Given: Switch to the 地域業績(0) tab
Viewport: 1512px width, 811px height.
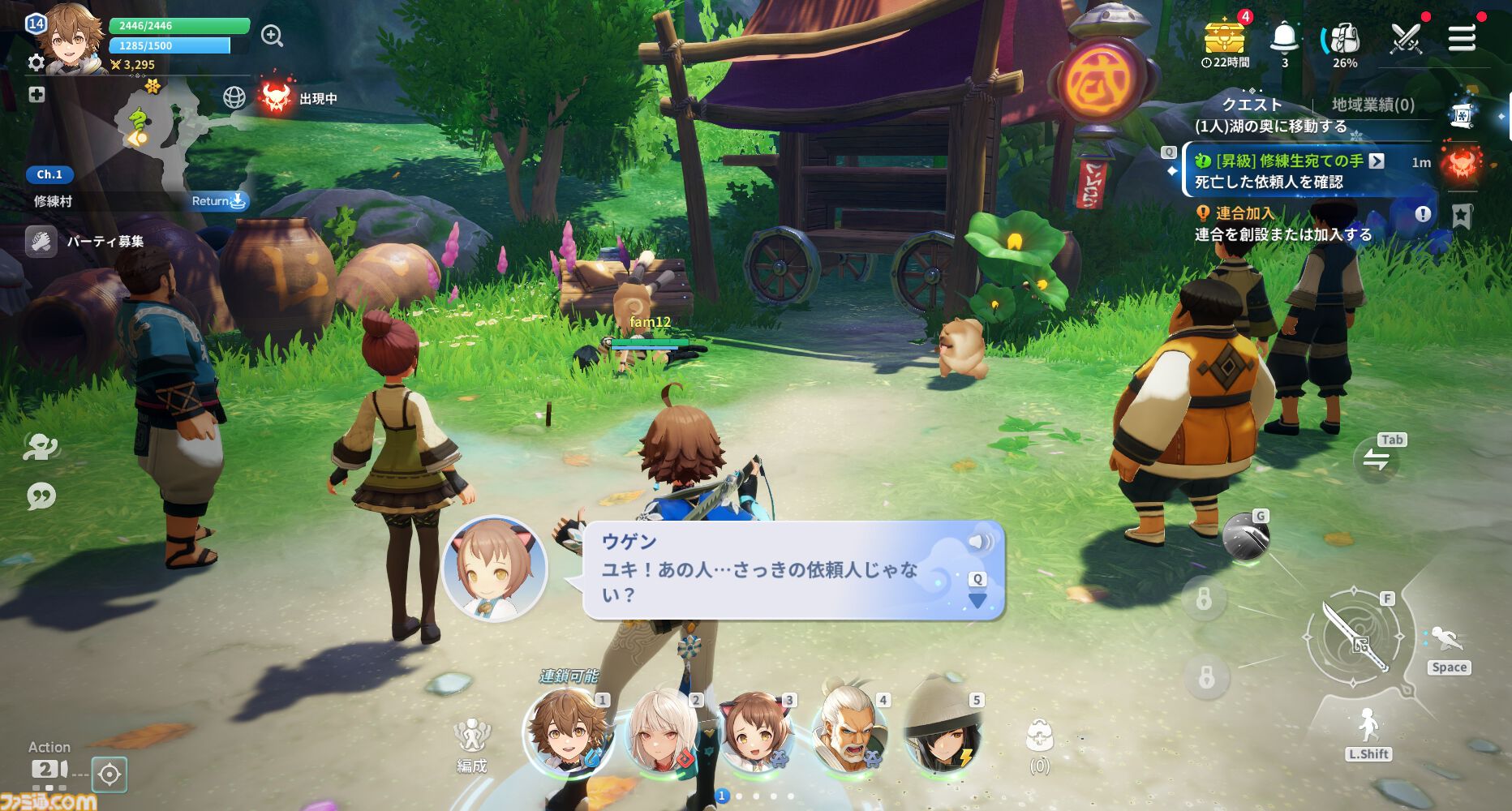Looking at the screenshot, I should [x=1372, y=104].
